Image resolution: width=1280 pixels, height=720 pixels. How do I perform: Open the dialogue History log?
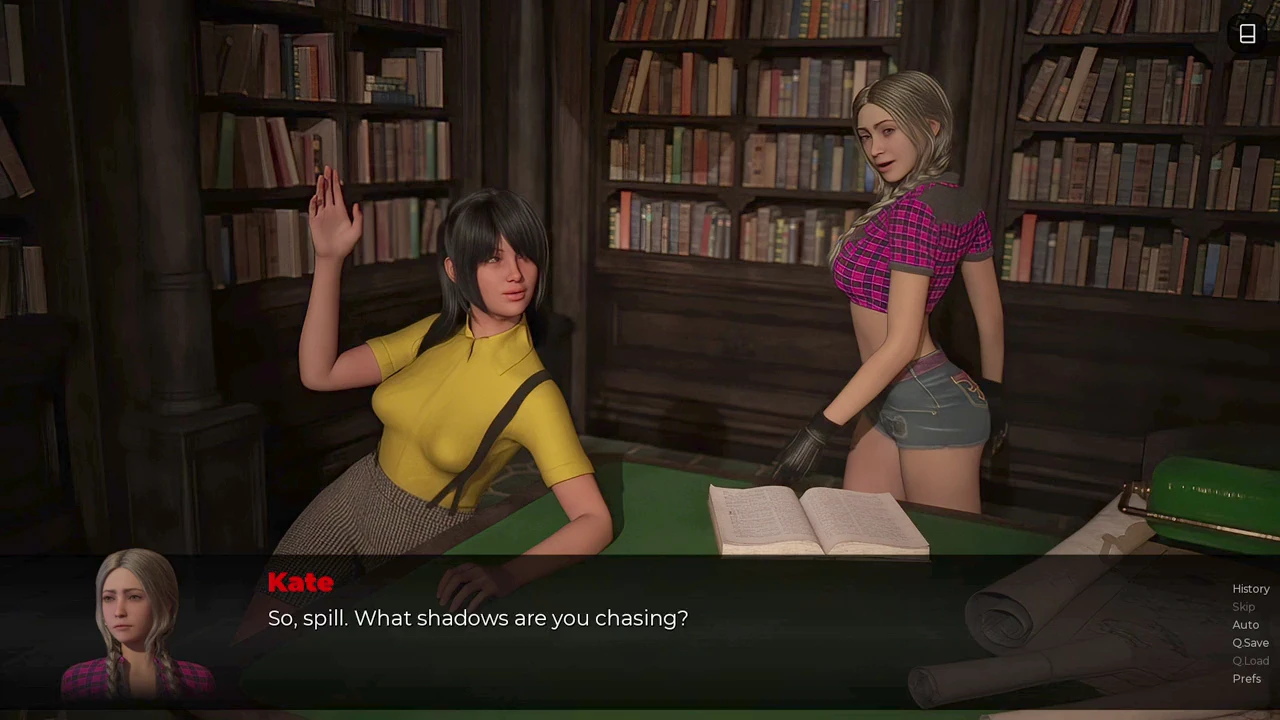1250,589
